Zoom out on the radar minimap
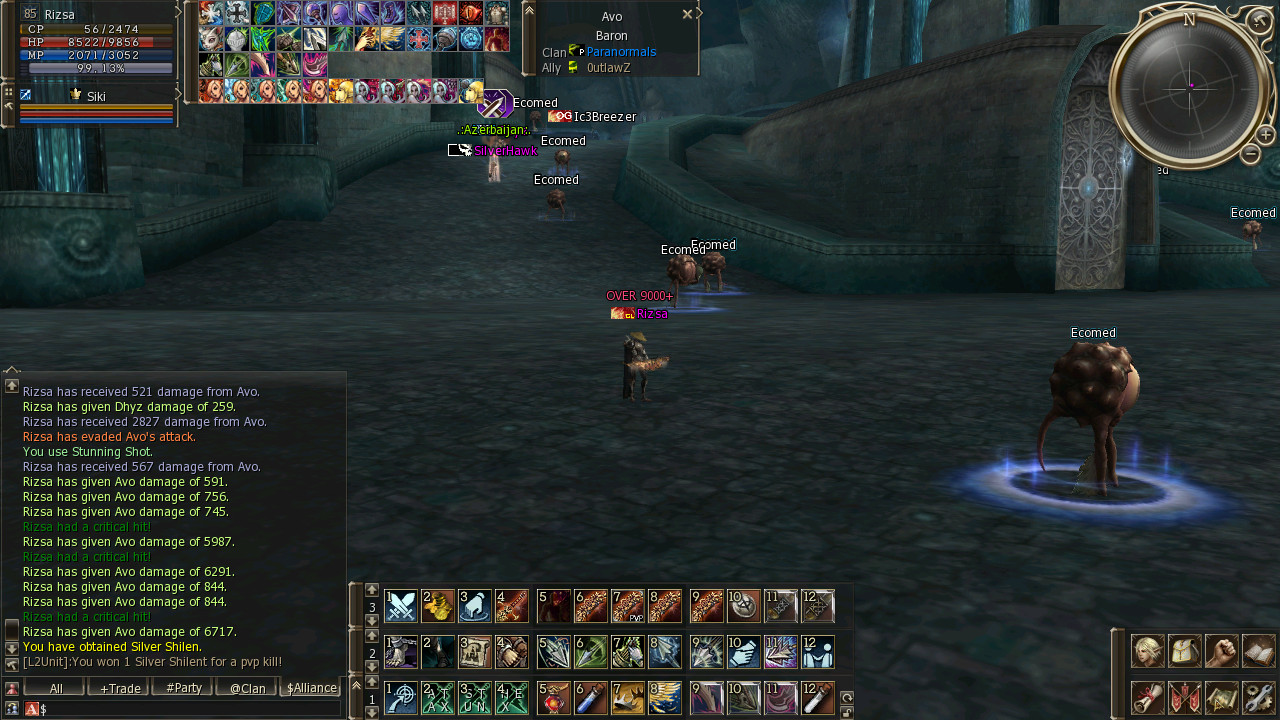This screenshot has width=1280, height=720. tap(1250, 154)
